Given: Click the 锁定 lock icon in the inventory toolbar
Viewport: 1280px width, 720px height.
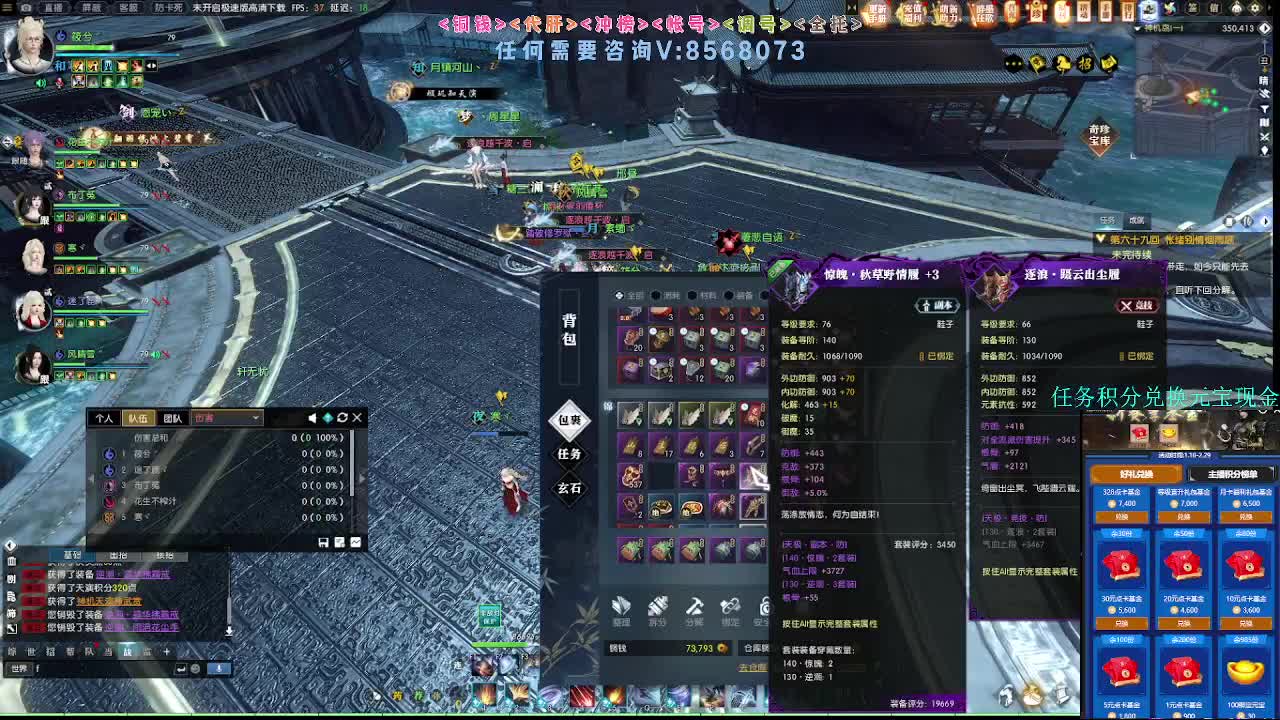Looking at the screenshot, I should (730, 608).
